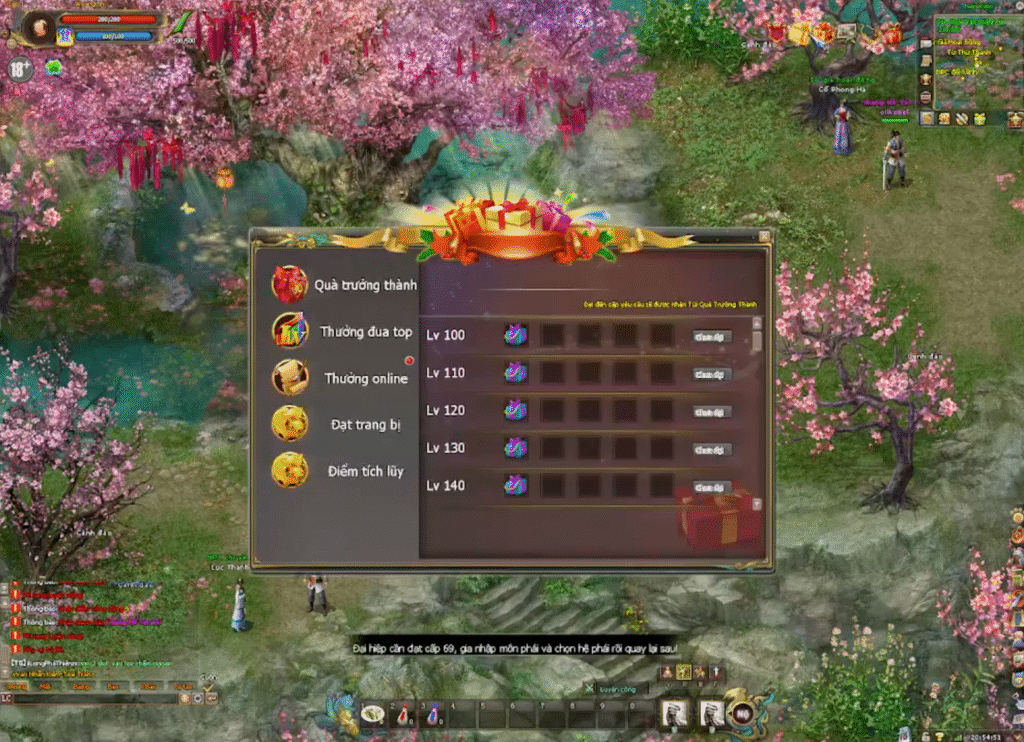Claim the Lv 110 reward button
Viewport: 1024px width, 742px height.
click(x=712, y=374)
